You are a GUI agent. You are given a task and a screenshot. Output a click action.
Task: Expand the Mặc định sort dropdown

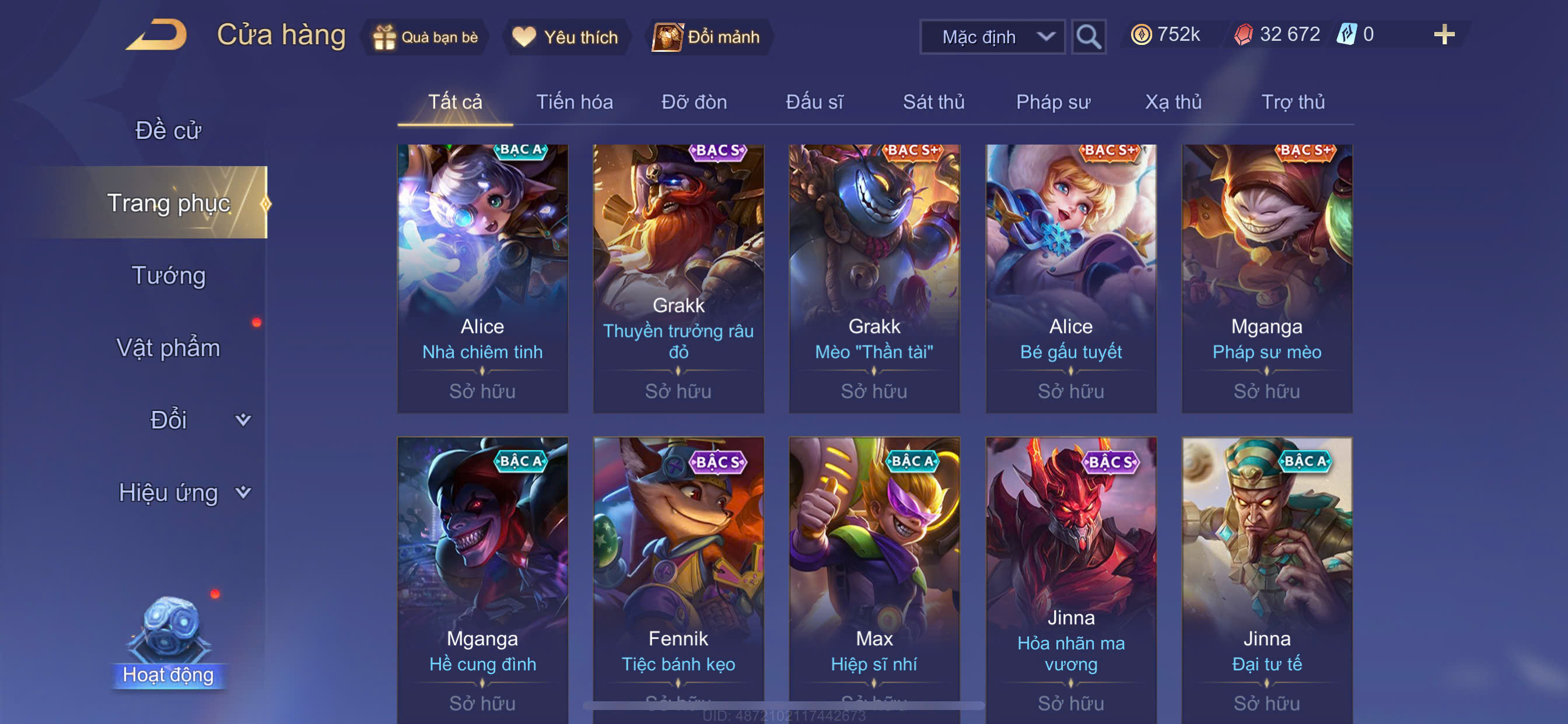[x=992, y=37]
